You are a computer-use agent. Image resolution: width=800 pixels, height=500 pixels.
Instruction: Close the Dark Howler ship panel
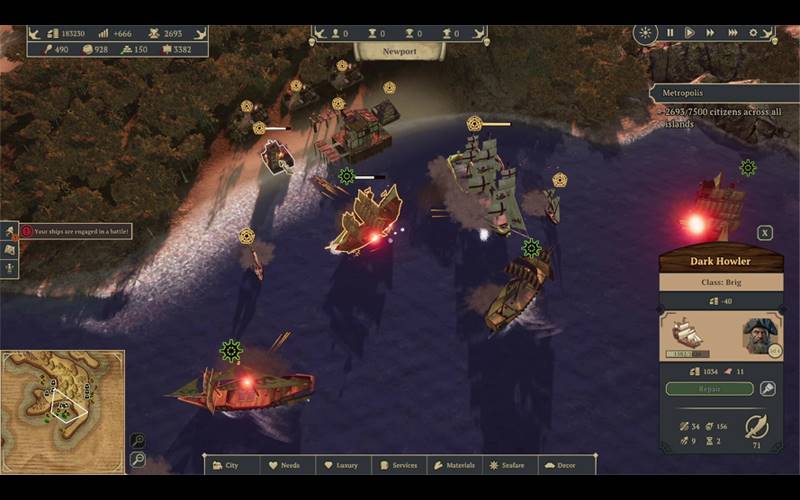point(765,233)
